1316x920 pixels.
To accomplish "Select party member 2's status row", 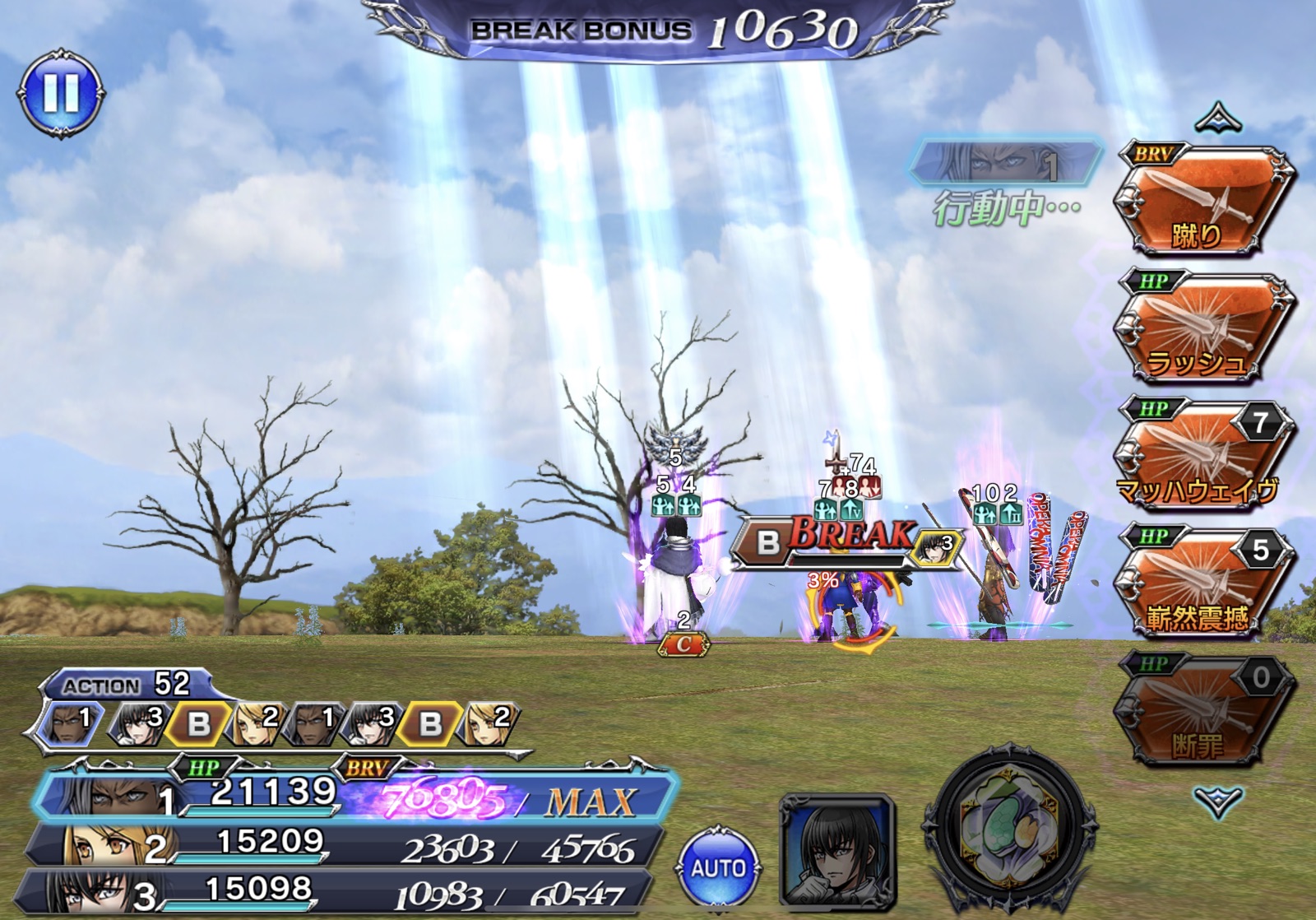I will tap(345, 845).
